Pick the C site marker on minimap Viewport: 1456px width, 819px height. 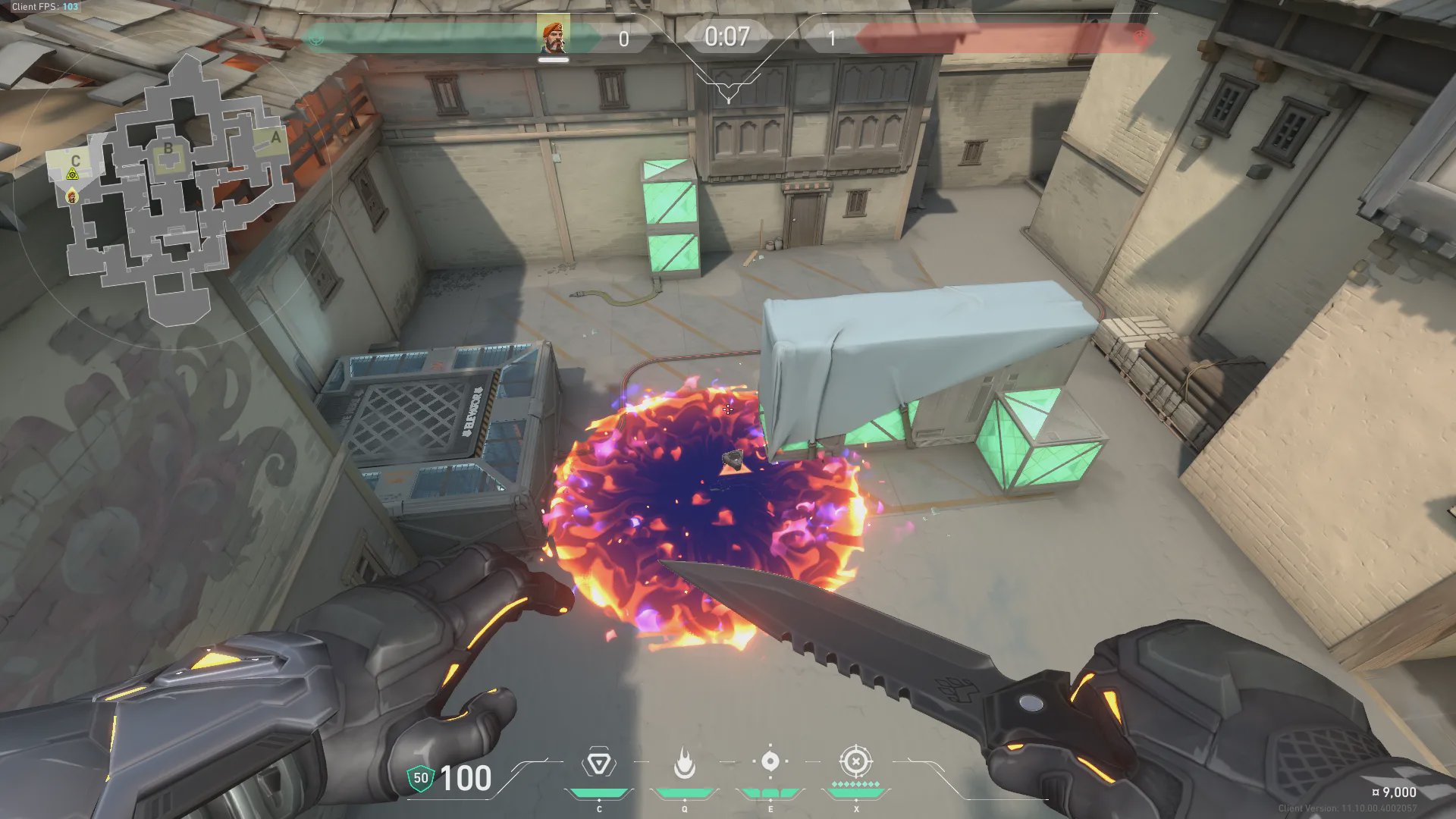point(75,161)
